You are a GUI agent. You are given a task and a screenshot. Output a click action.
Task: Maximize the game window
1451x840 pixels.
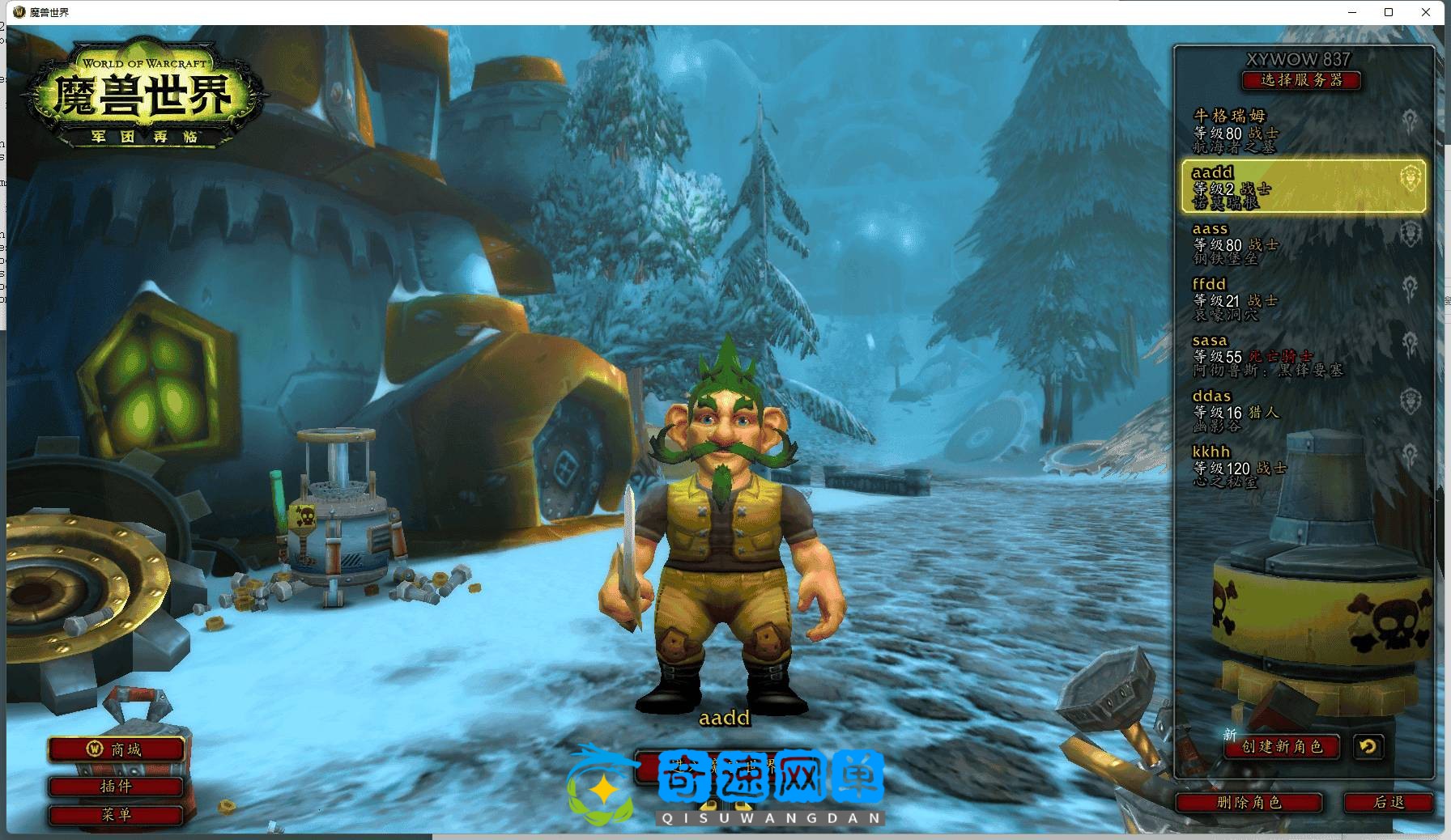click(1389, 12)
